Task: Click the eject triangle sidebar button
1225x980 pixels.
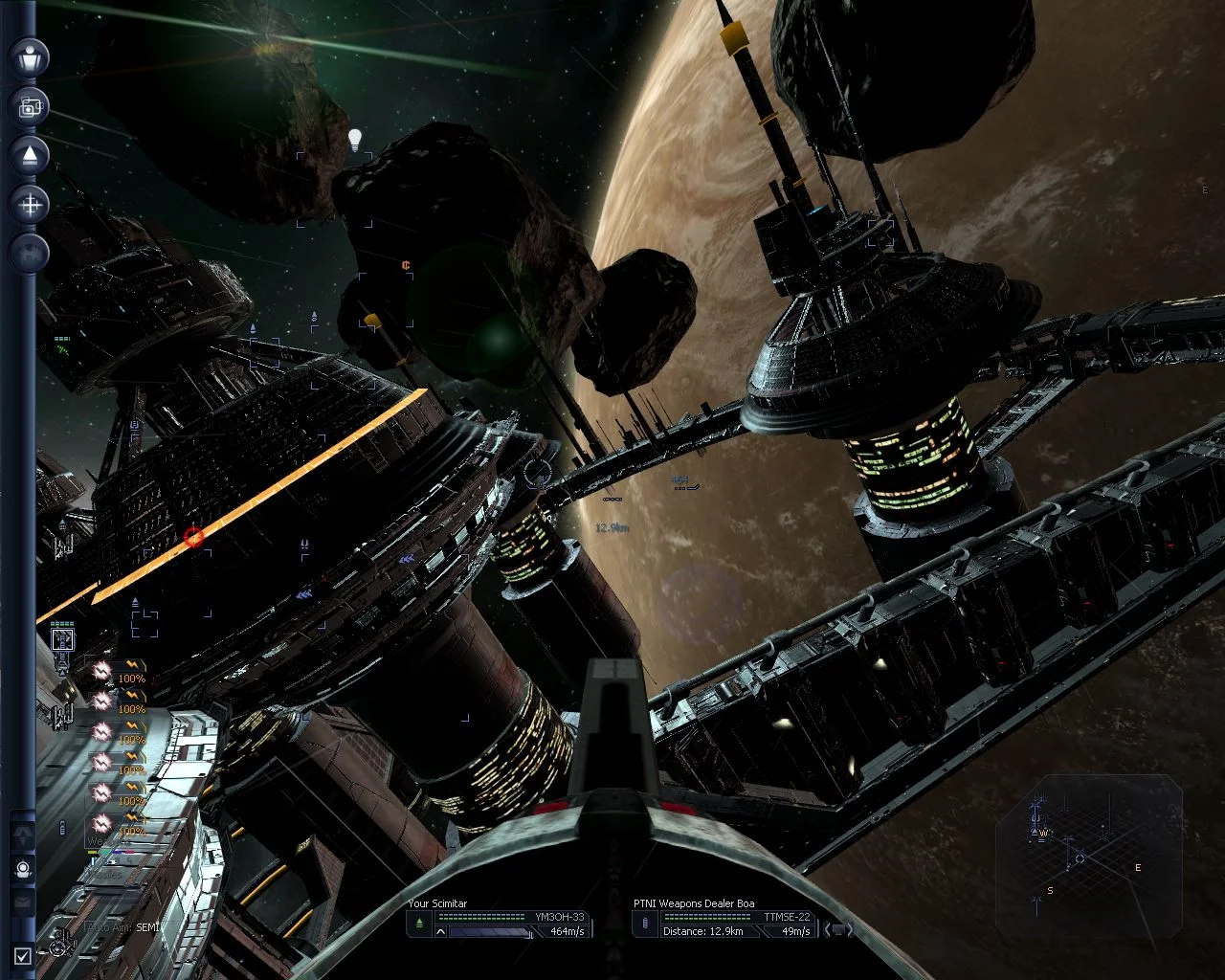Action: click(x=29, y=155)
